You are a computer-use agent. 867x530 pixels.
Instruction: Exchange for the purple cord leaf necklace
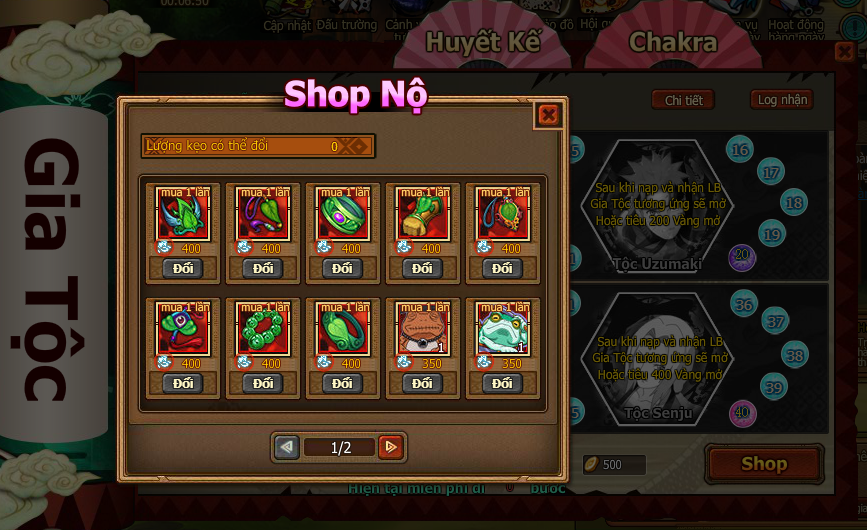[x=262, y=268]
